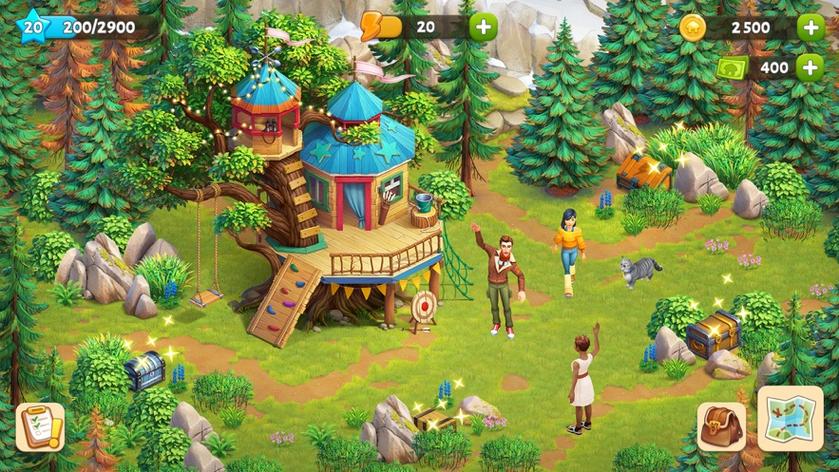The height and width of the screenshot is (472, 839).
Task: Add green cash using the plus button
Action: pos(811,67)
